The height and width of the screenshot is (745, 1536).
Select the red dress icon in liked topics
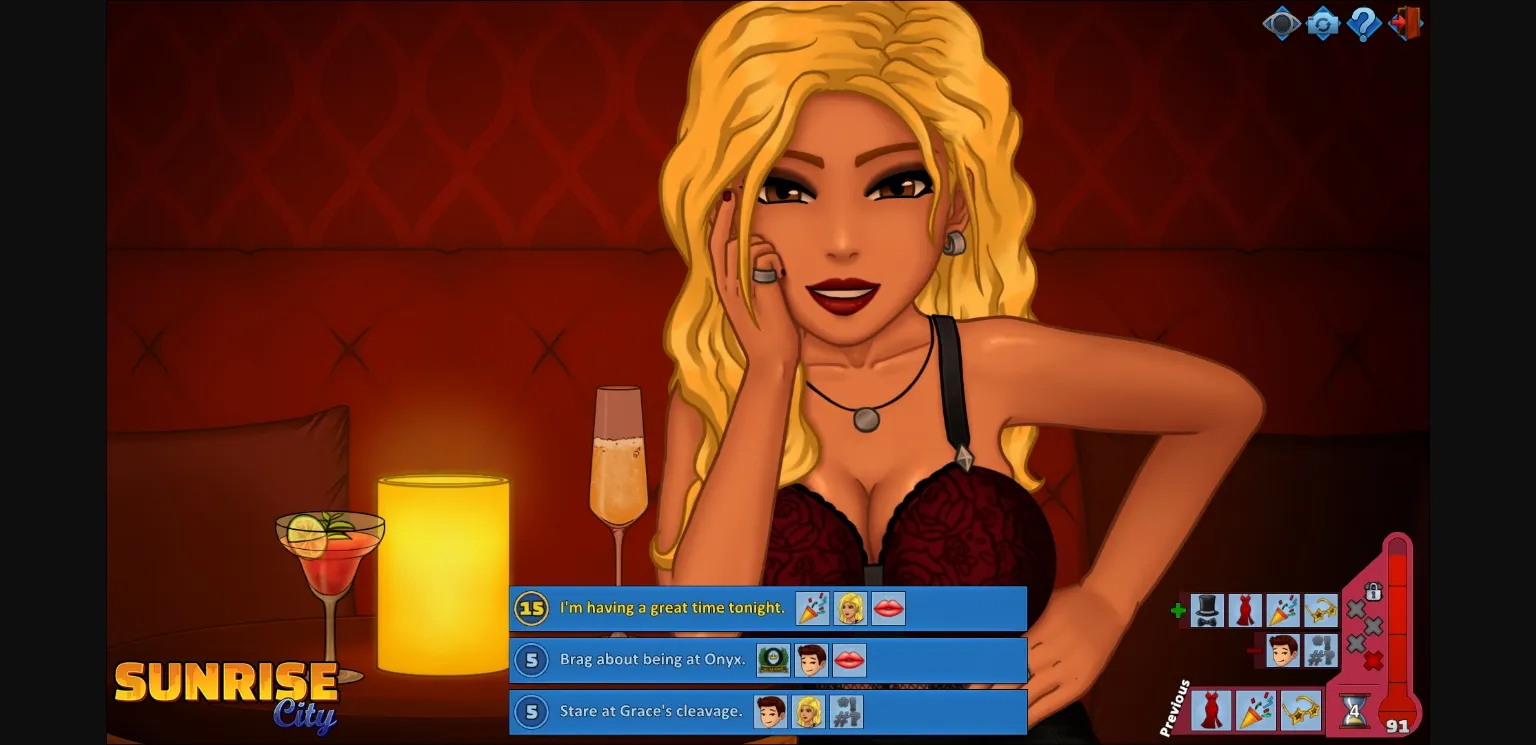[1245, 610]
